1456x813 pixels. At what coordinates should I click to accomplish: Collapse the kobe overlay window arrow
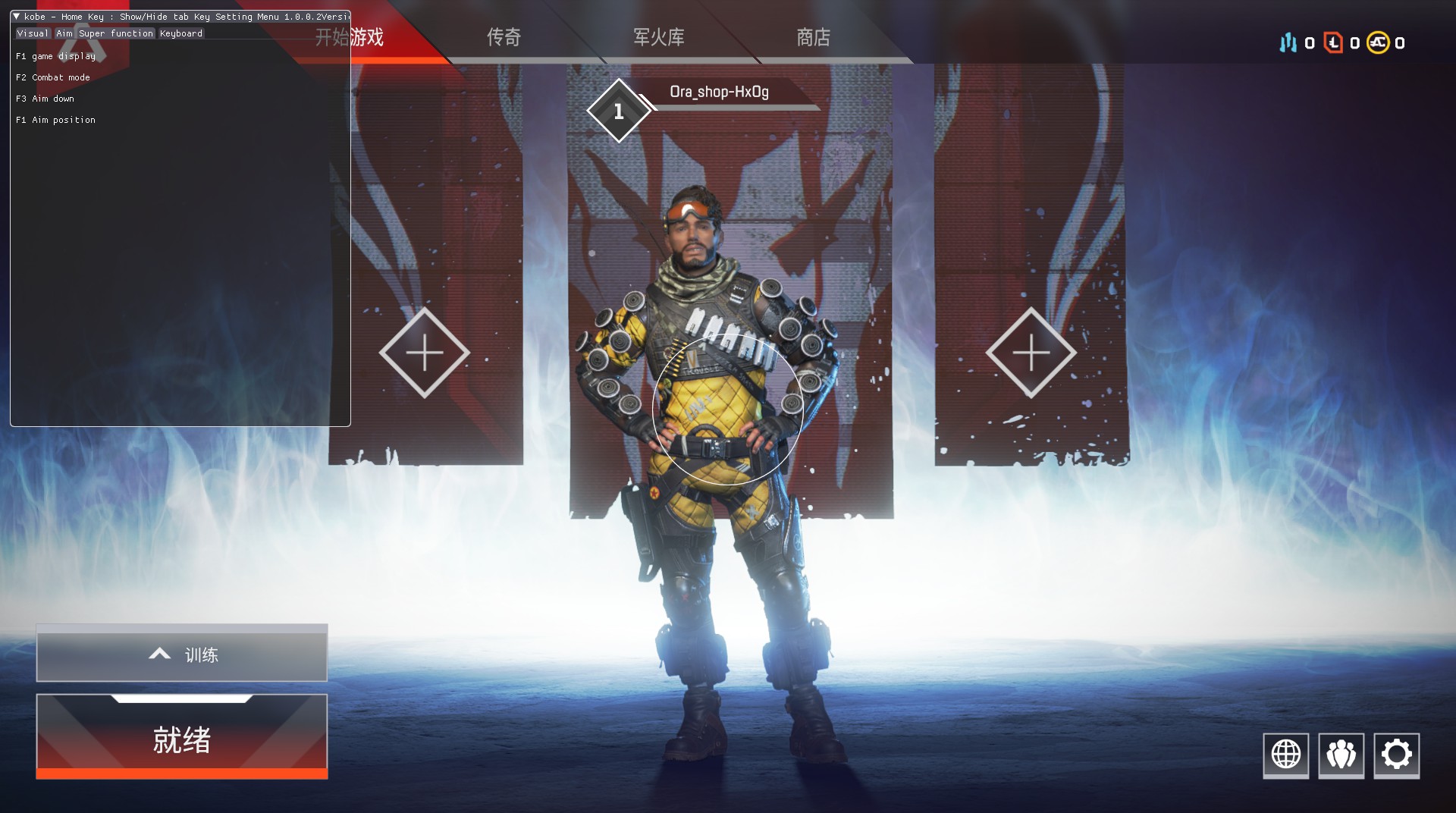17,17
